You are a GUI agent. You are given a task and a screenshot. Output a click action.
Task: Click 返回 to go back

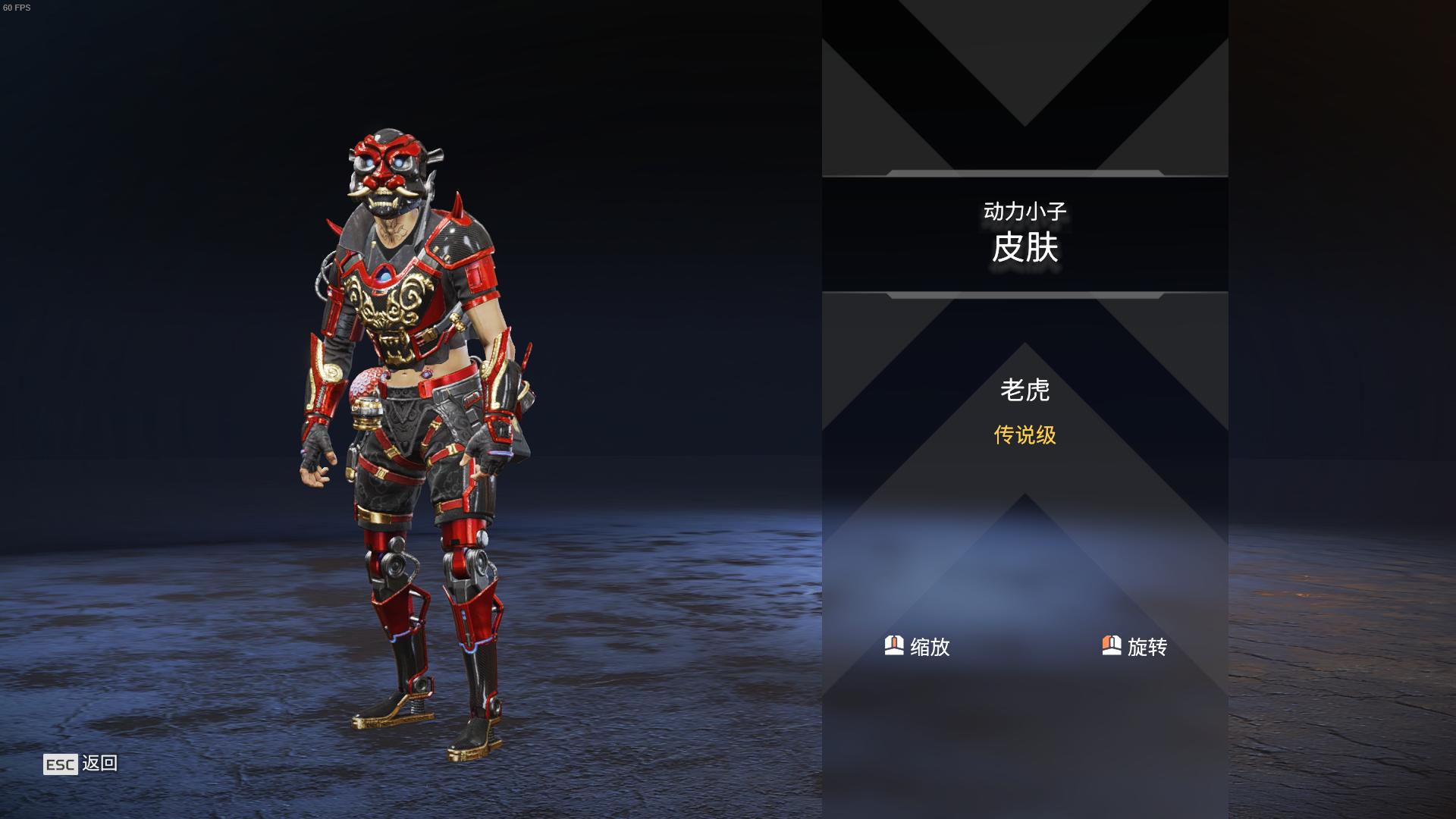coord(100,765)
